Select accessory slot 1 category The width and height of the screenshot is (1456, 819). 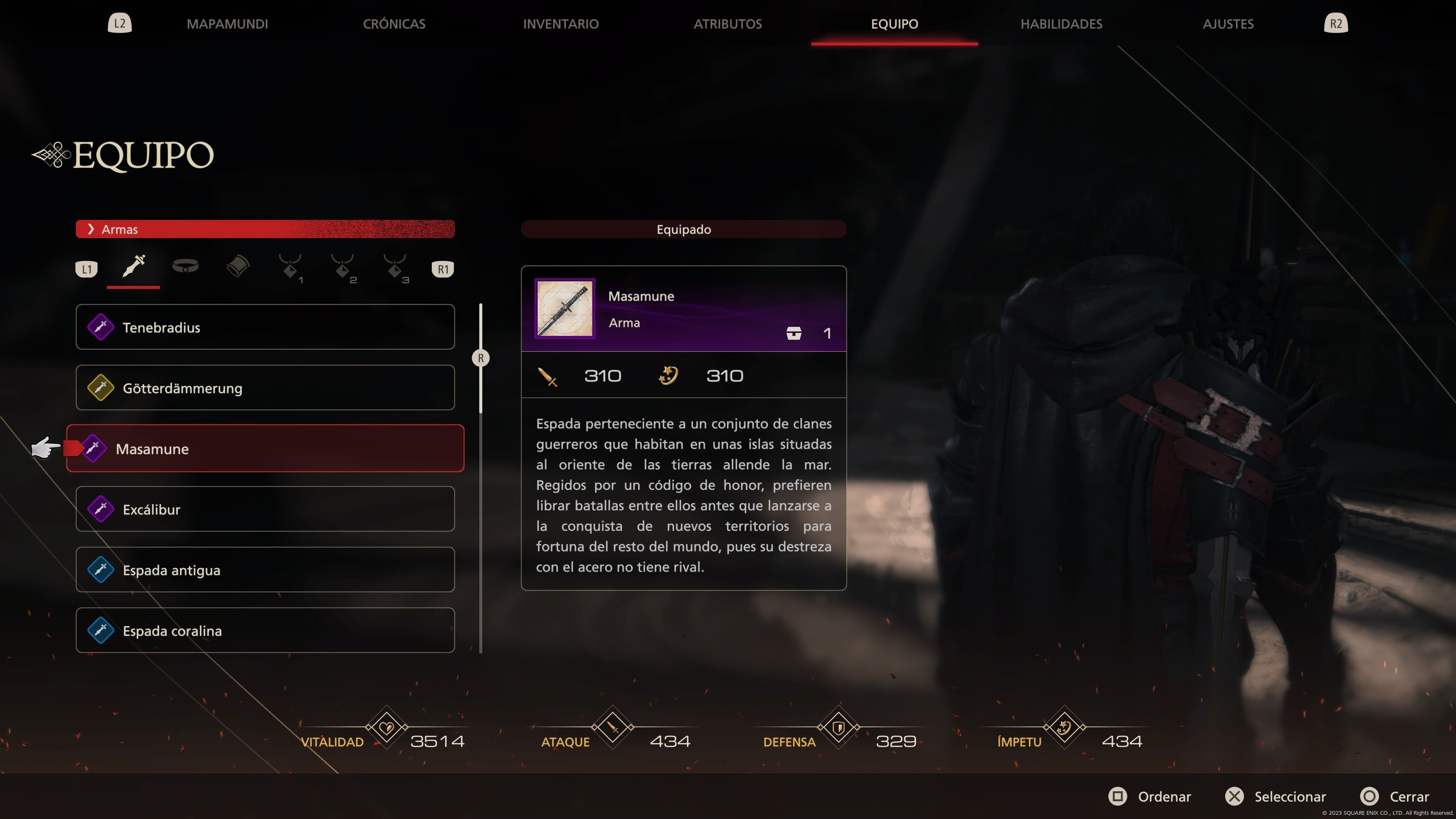pos(290,267)
